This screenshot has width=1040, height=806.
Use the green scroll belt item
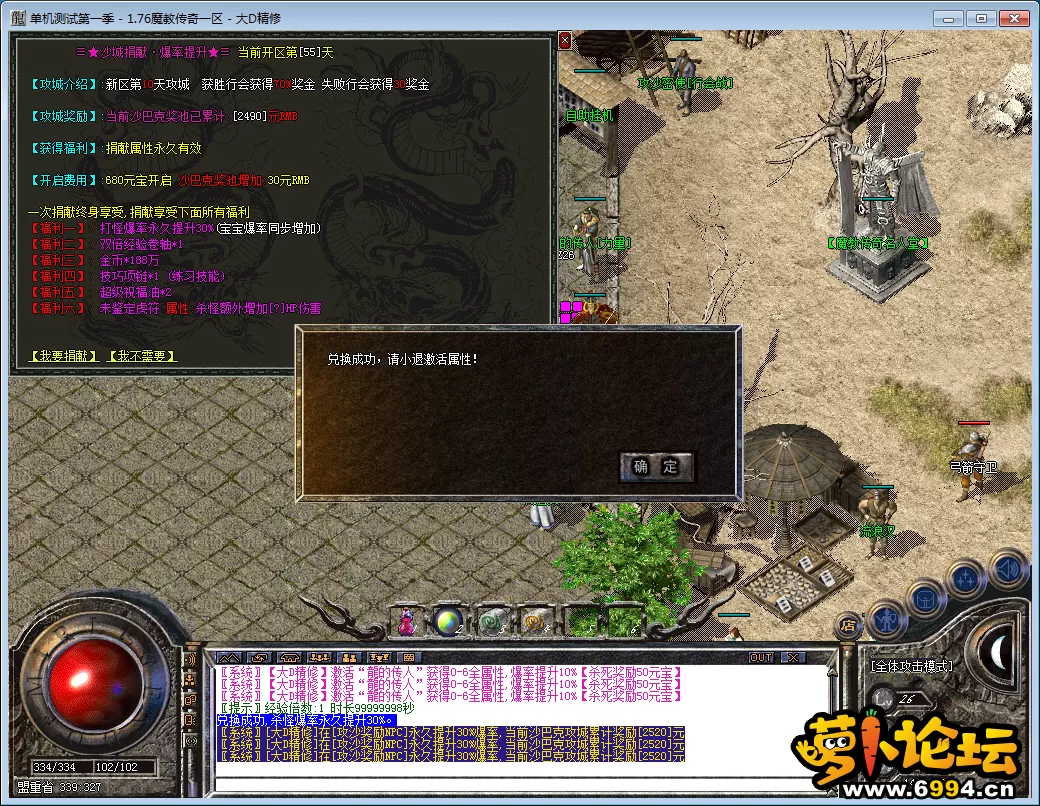click(x=490, y=621)
